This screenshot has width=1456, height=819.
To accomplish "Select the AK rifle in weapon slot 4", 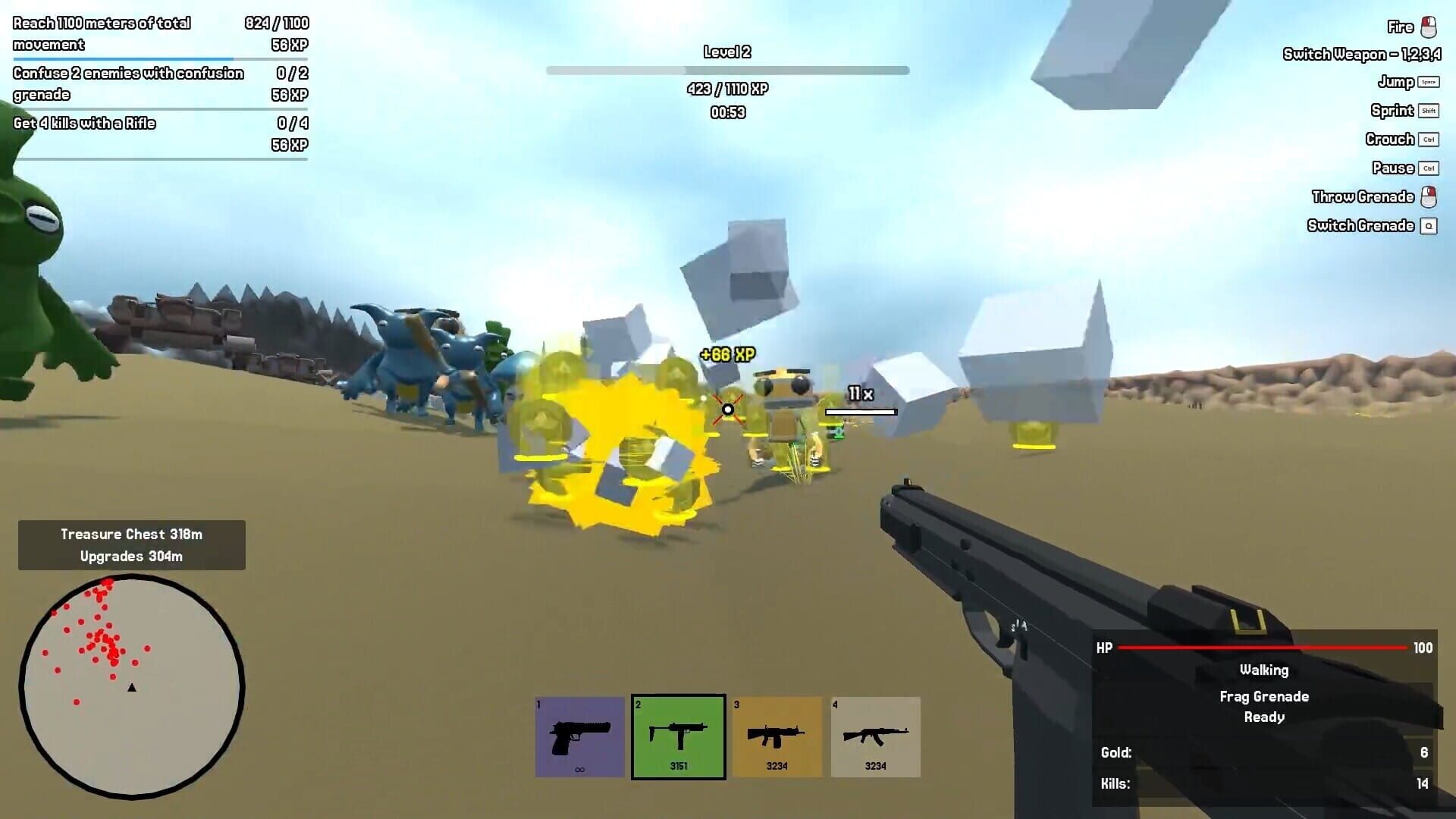I will pos(875,736).
